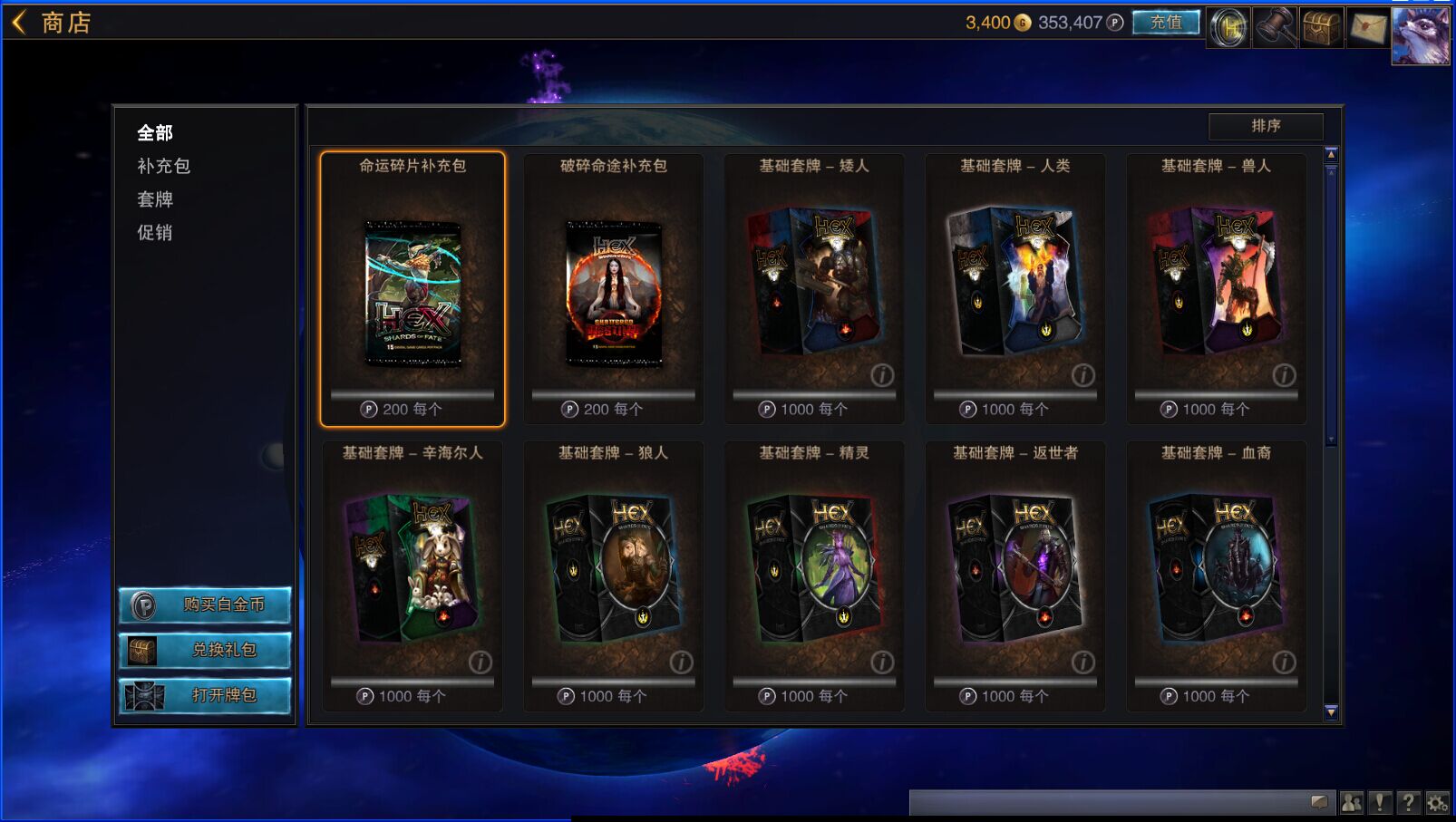Open the 排序 sort button

pos(1266,126)
